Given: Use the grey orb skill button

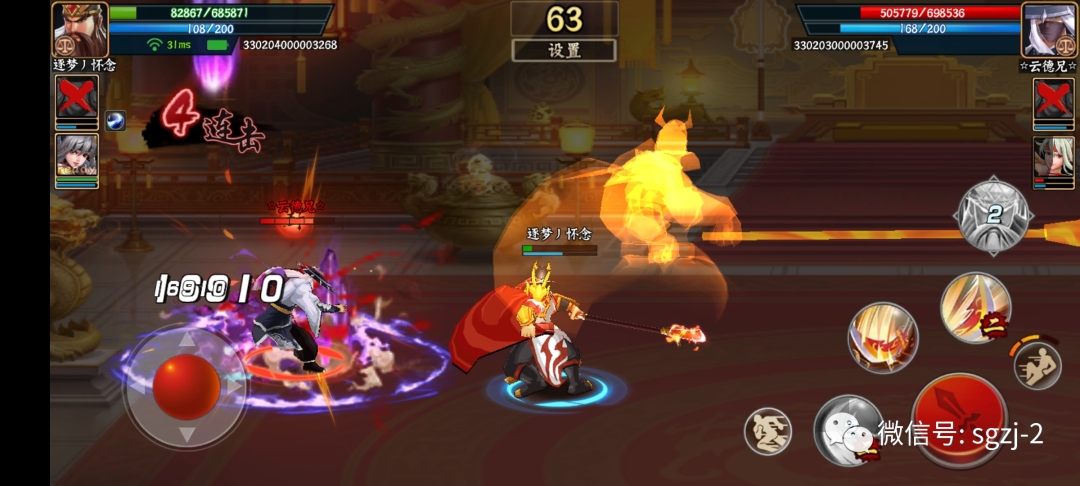Looking at the screenshot, I should pyautogui.click(x=847, y=430).
